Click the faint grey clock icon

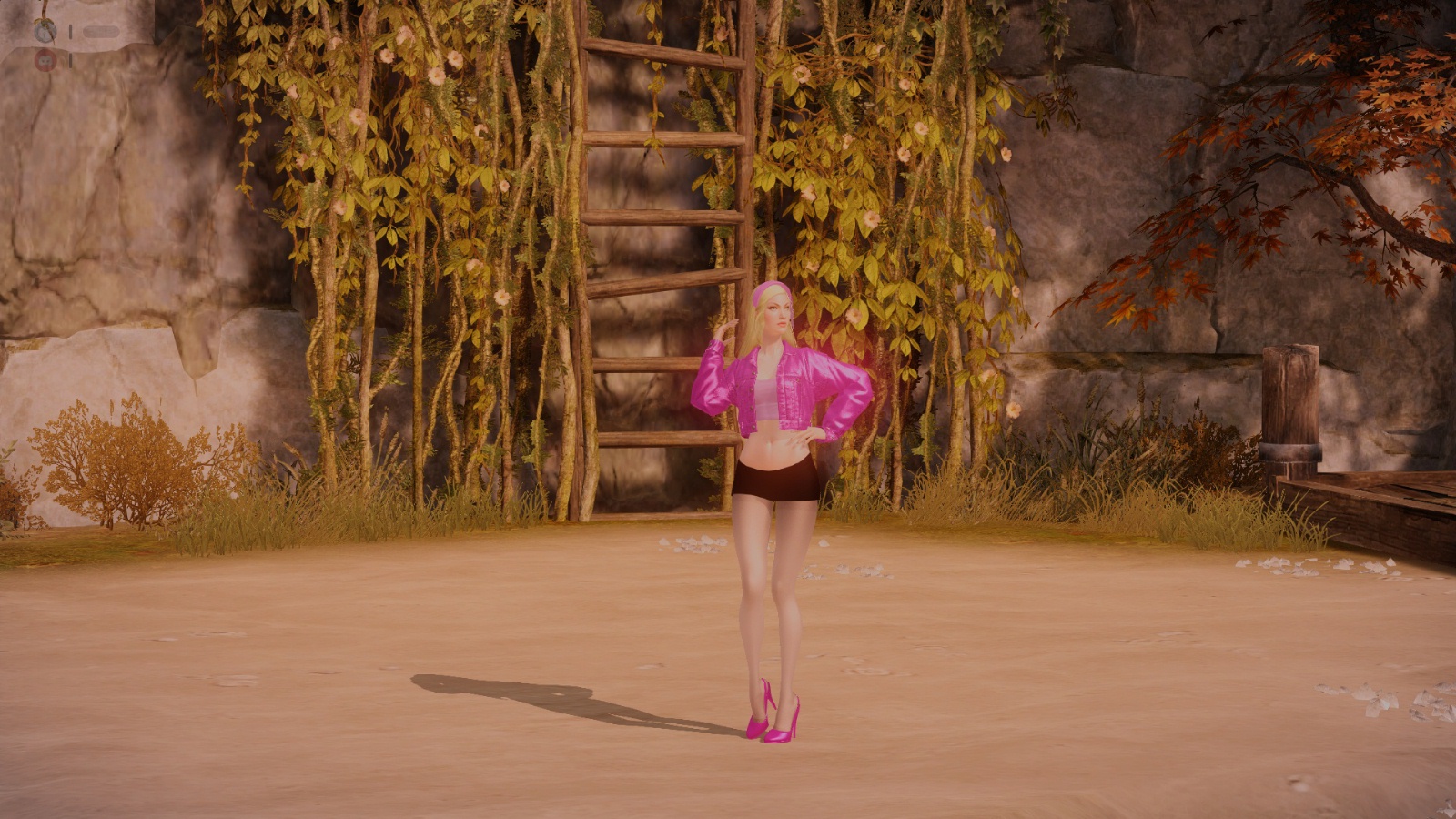[45, 32]
